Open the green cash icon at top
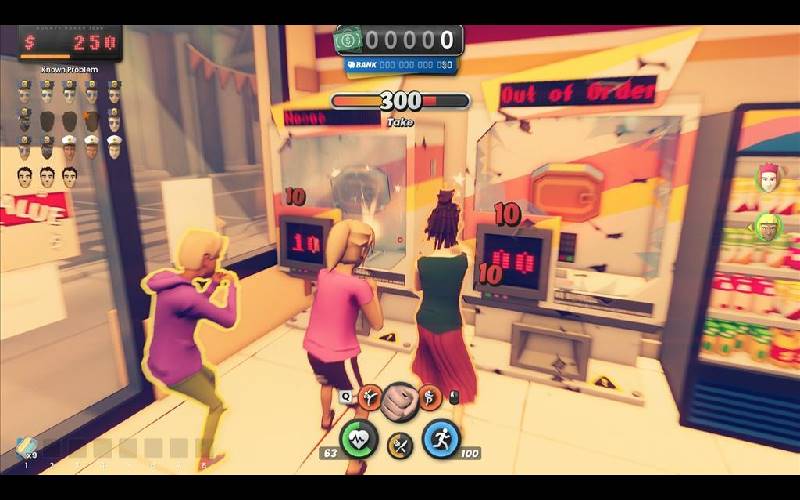800x500 pixels. coord(349,40)
